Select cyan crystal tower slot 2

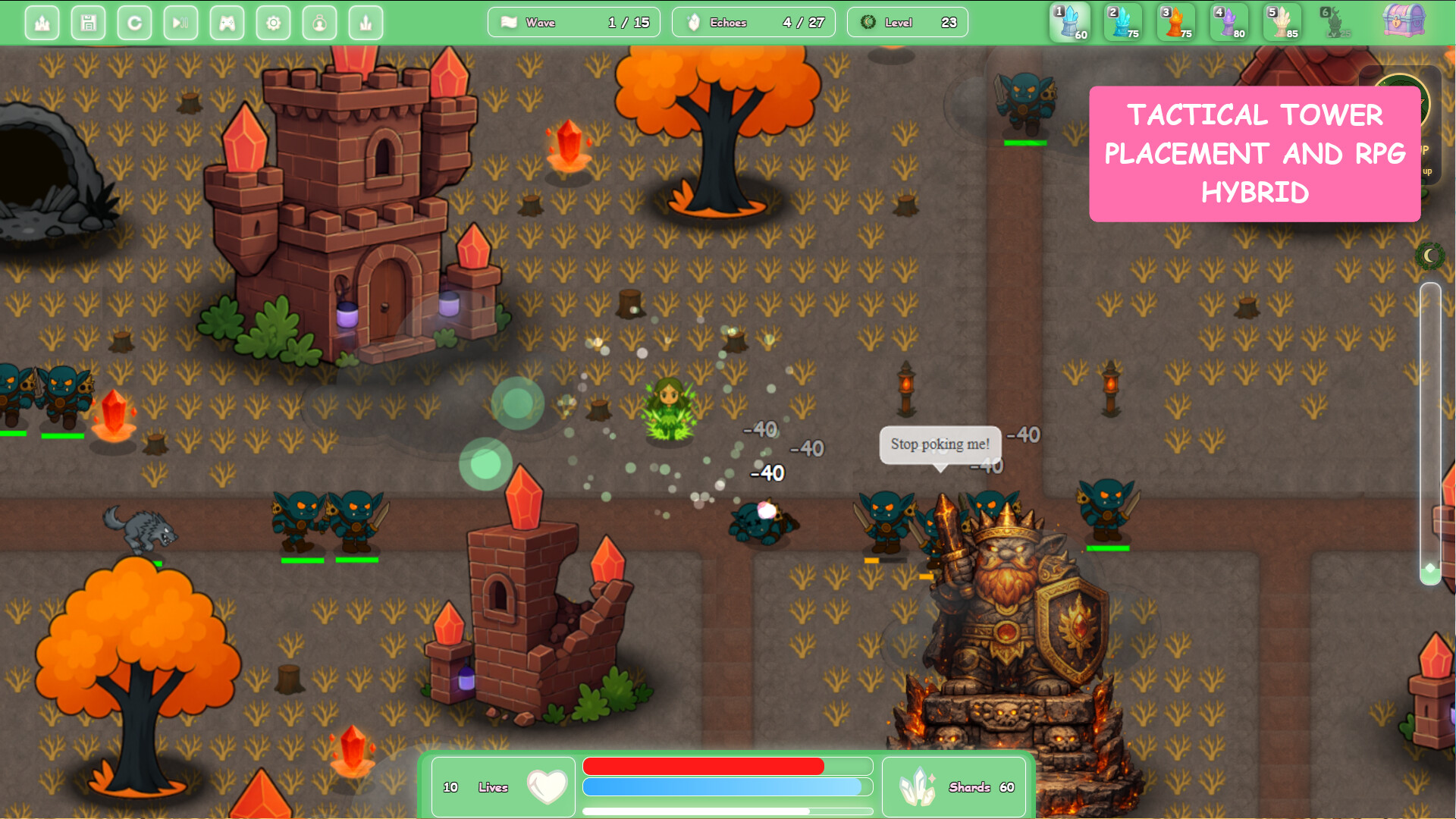tap(1123, 22)
